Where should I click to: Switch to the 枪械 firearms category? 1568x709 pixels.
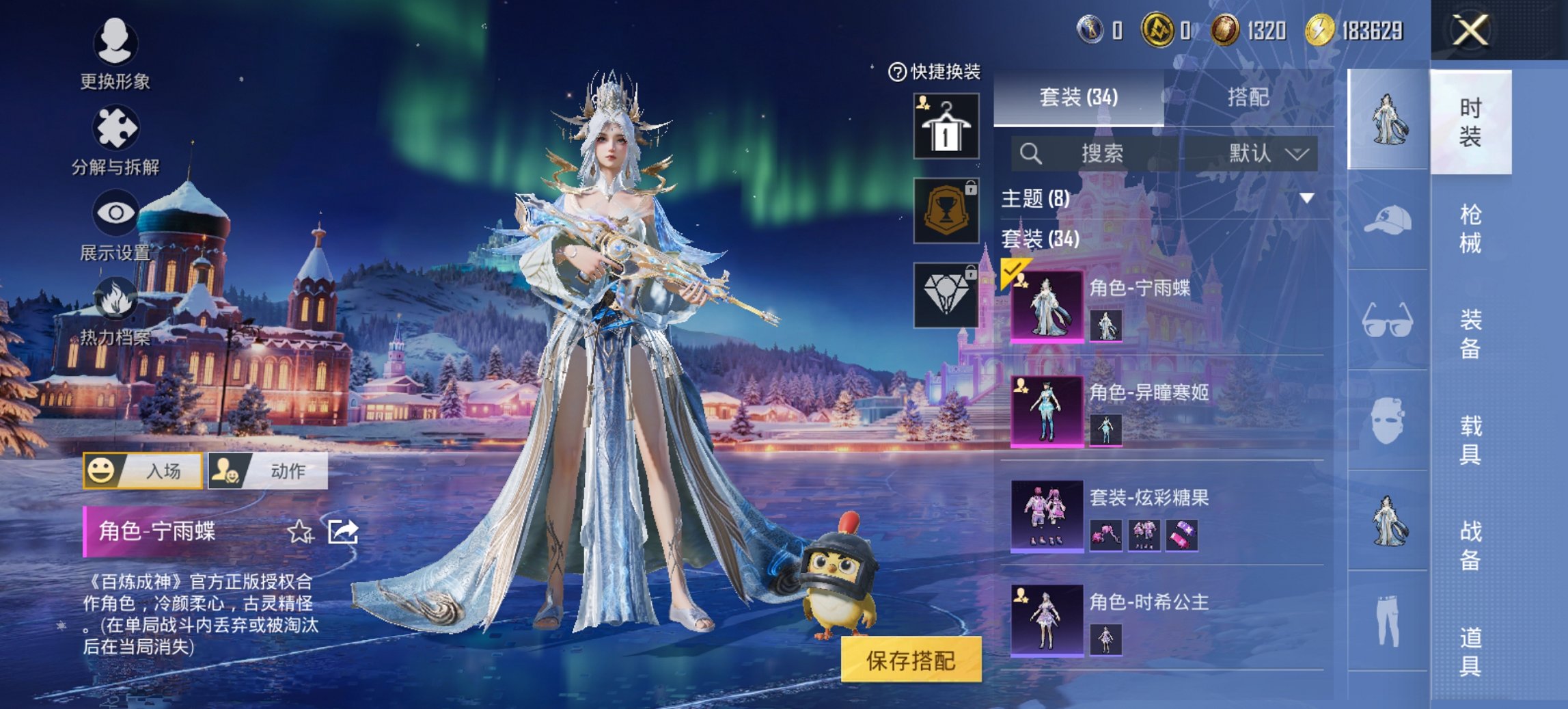click(1470, 228)
